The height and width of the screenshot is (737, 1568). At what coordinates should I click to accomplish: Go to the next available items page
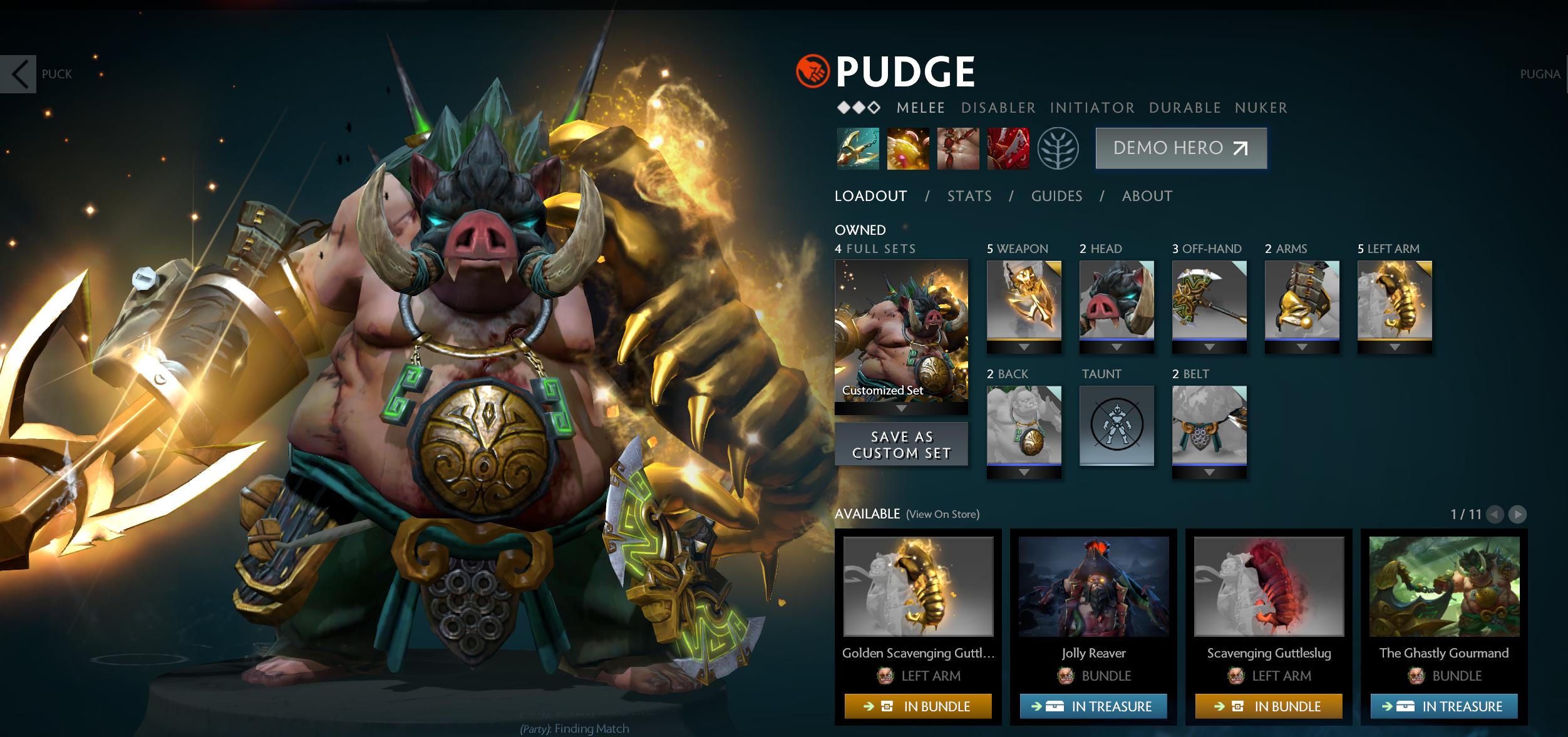click(1517, 515)
